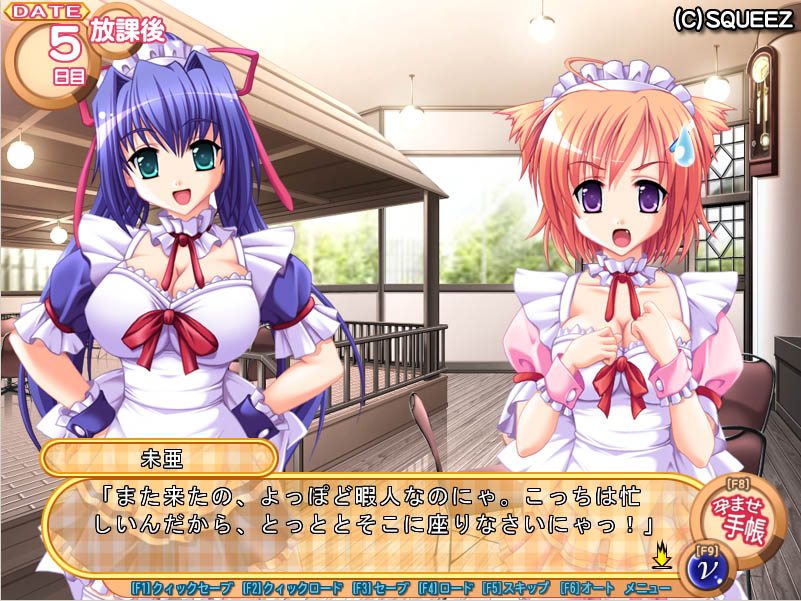The height and width of the screenshot is (601, 801).
Task: Toggle オート auto-advance mode
Action: [x=587, y=588]
